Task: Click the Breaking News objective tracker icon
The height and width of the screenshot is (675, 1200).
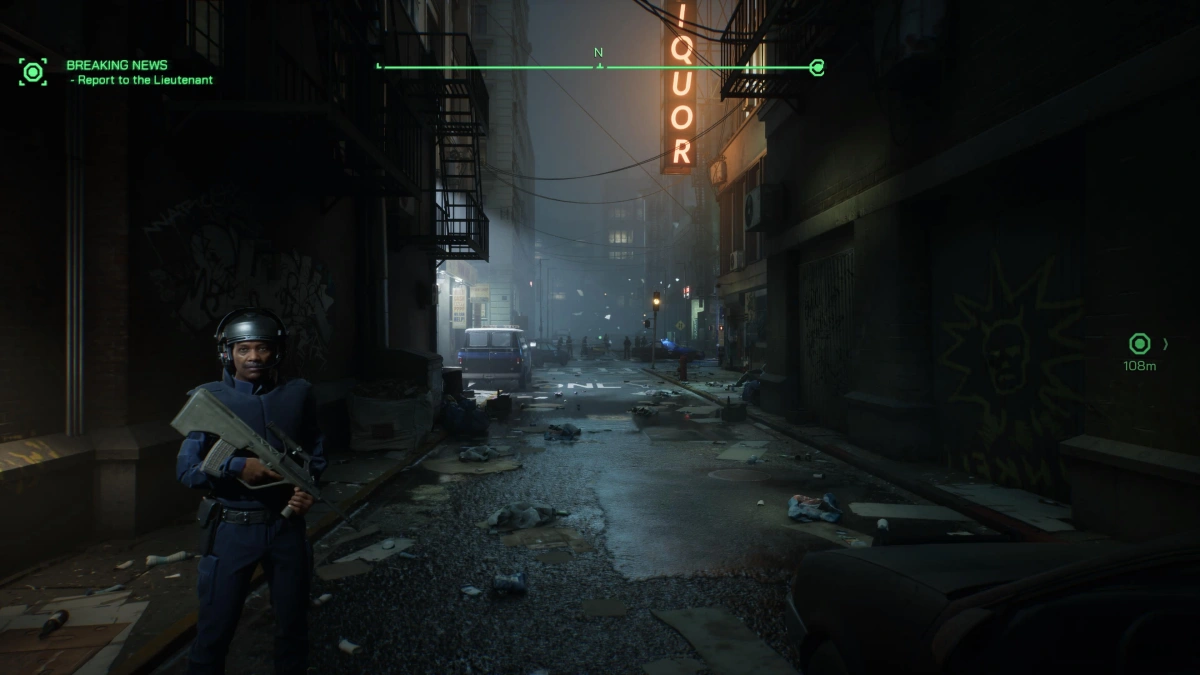Action: [x=33, y=72]
